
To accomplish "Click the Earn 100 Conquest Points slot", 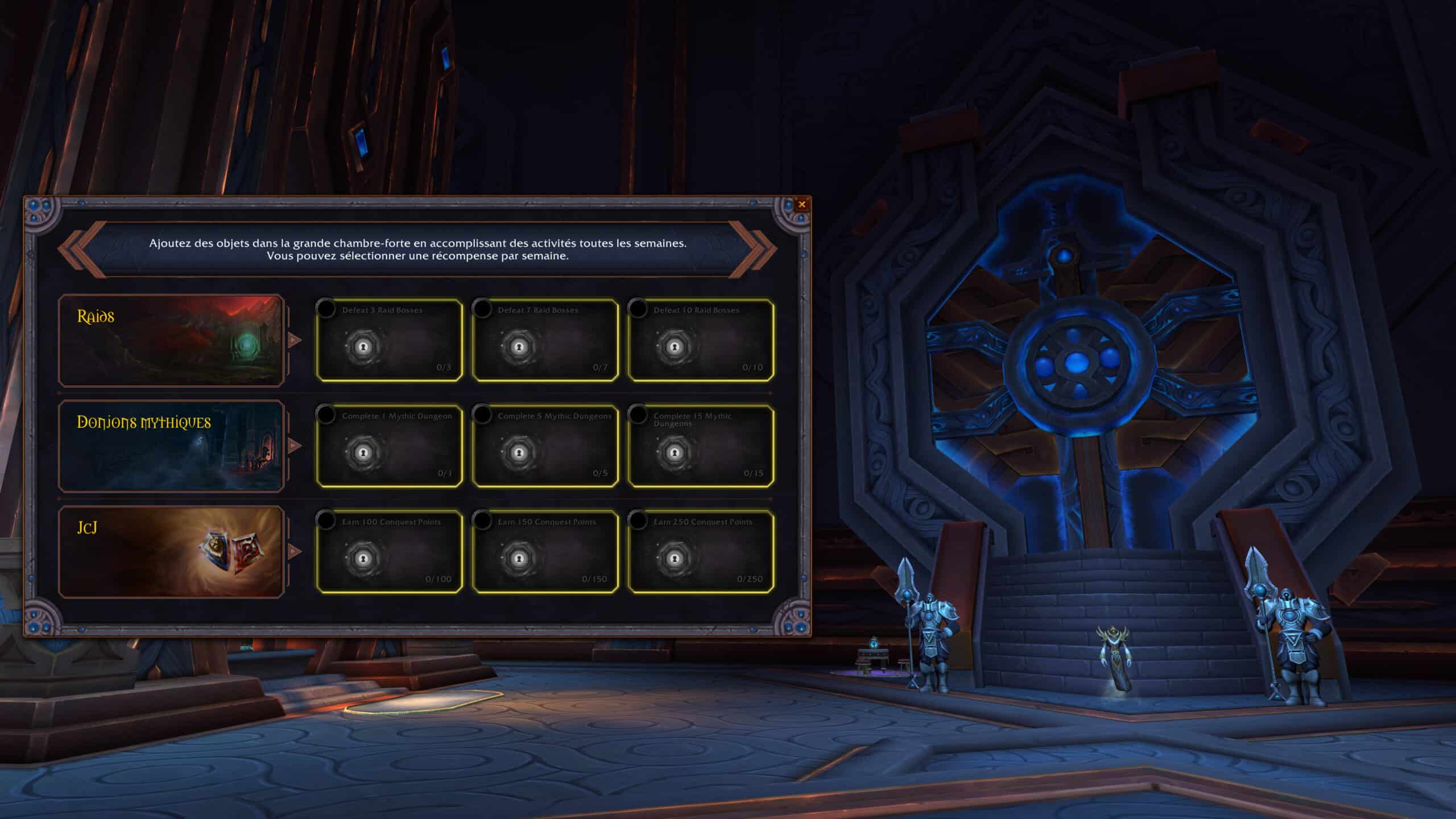I will coord(390,552).
